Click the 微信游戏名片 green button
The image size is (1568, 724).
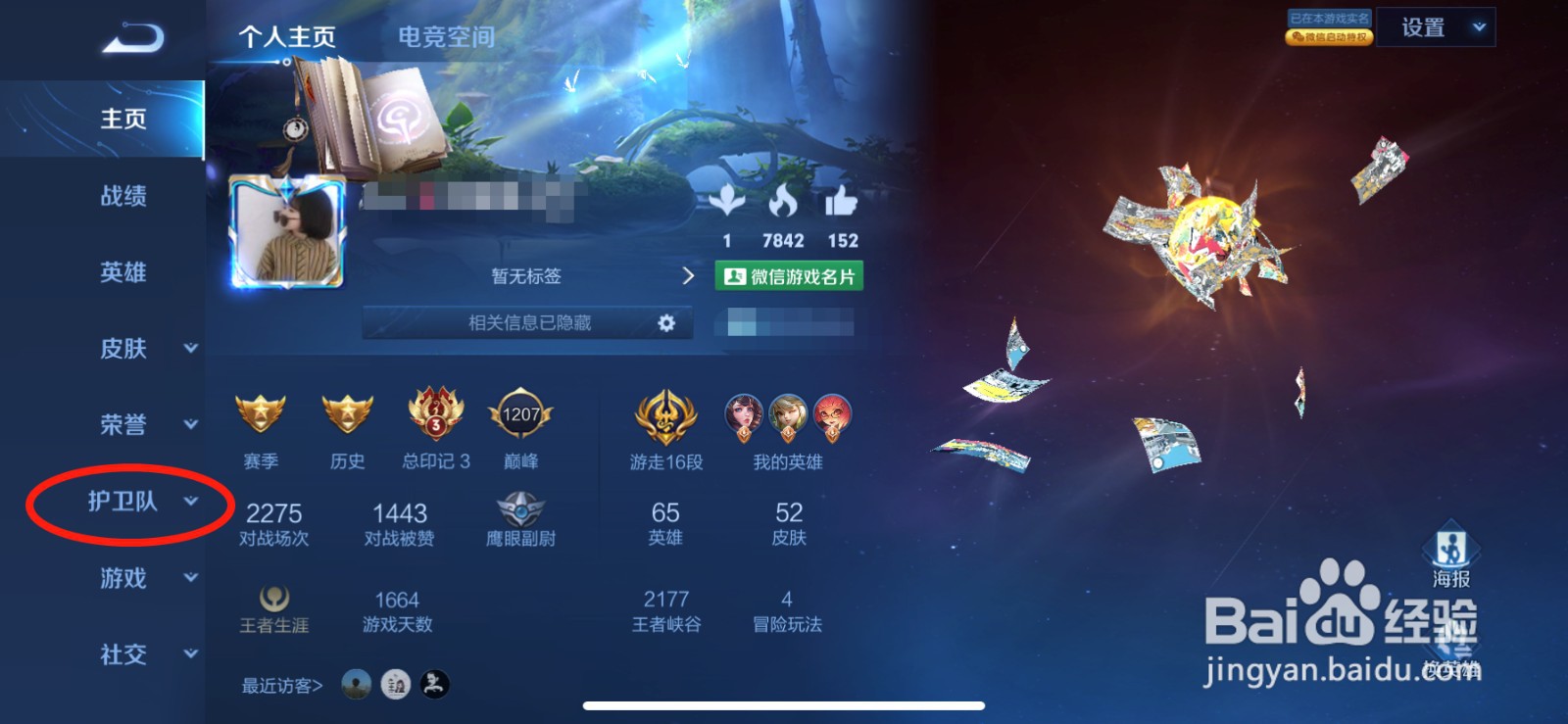[x=790, y=276]
